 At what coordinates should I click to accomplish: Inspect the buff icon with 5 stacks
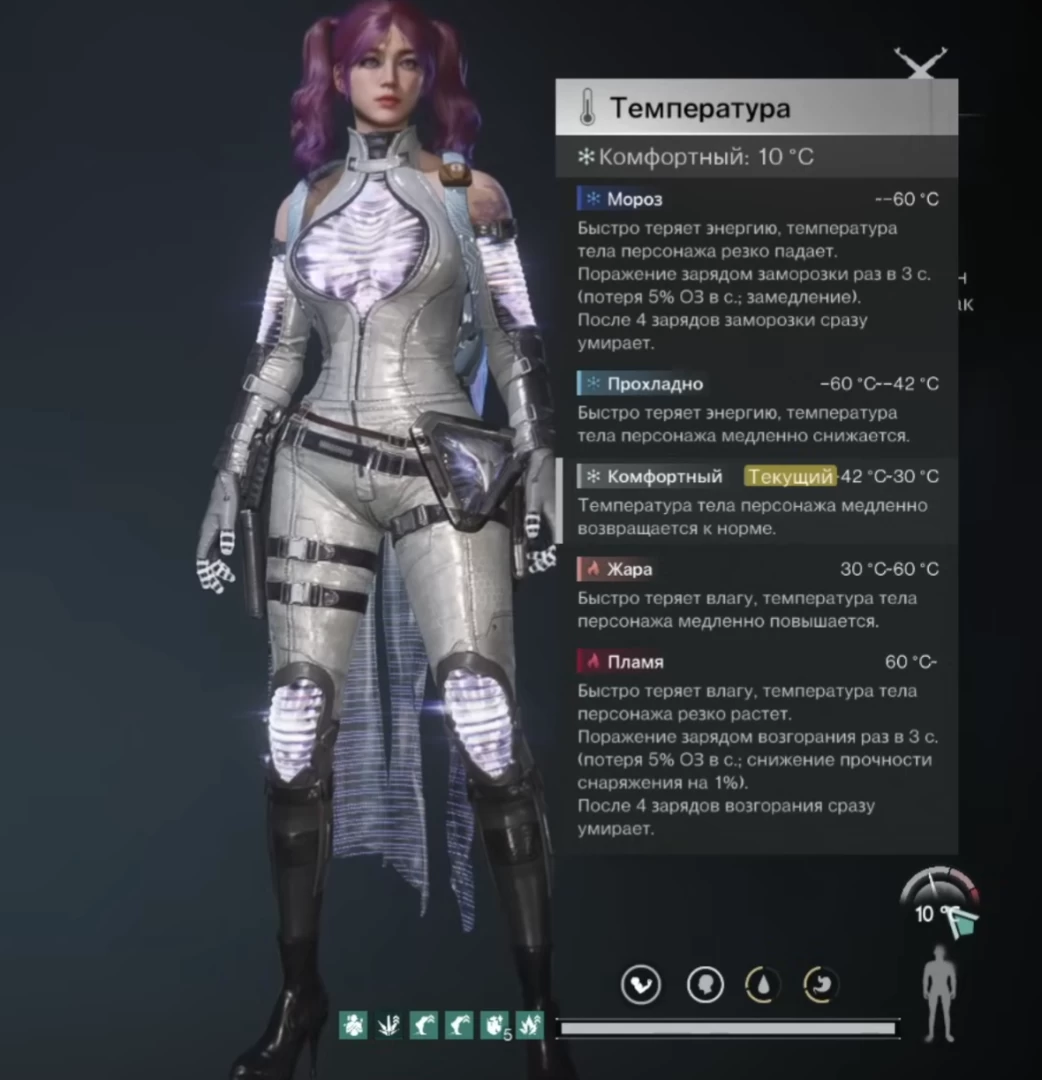coord(494,1025)
